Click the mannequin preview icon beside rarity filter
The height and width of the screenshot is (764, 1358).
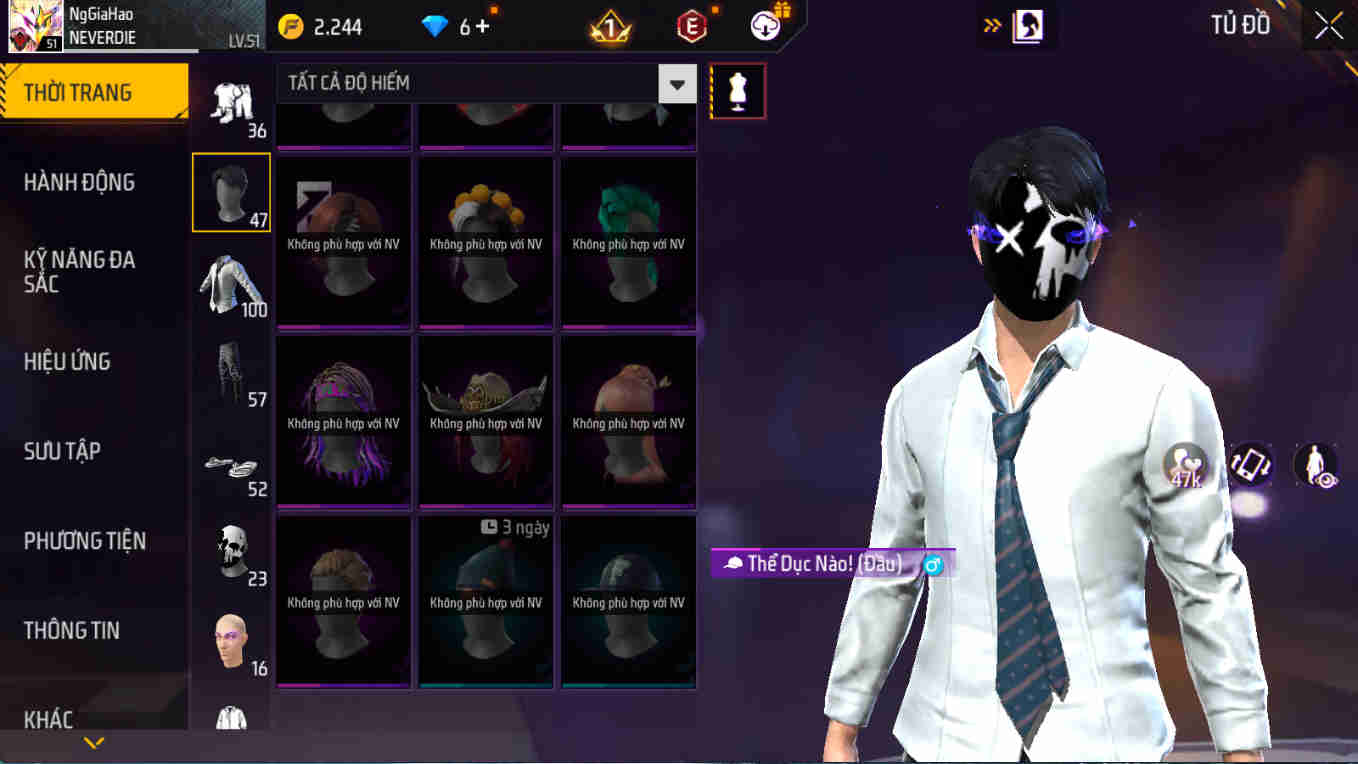click(737, 90)
